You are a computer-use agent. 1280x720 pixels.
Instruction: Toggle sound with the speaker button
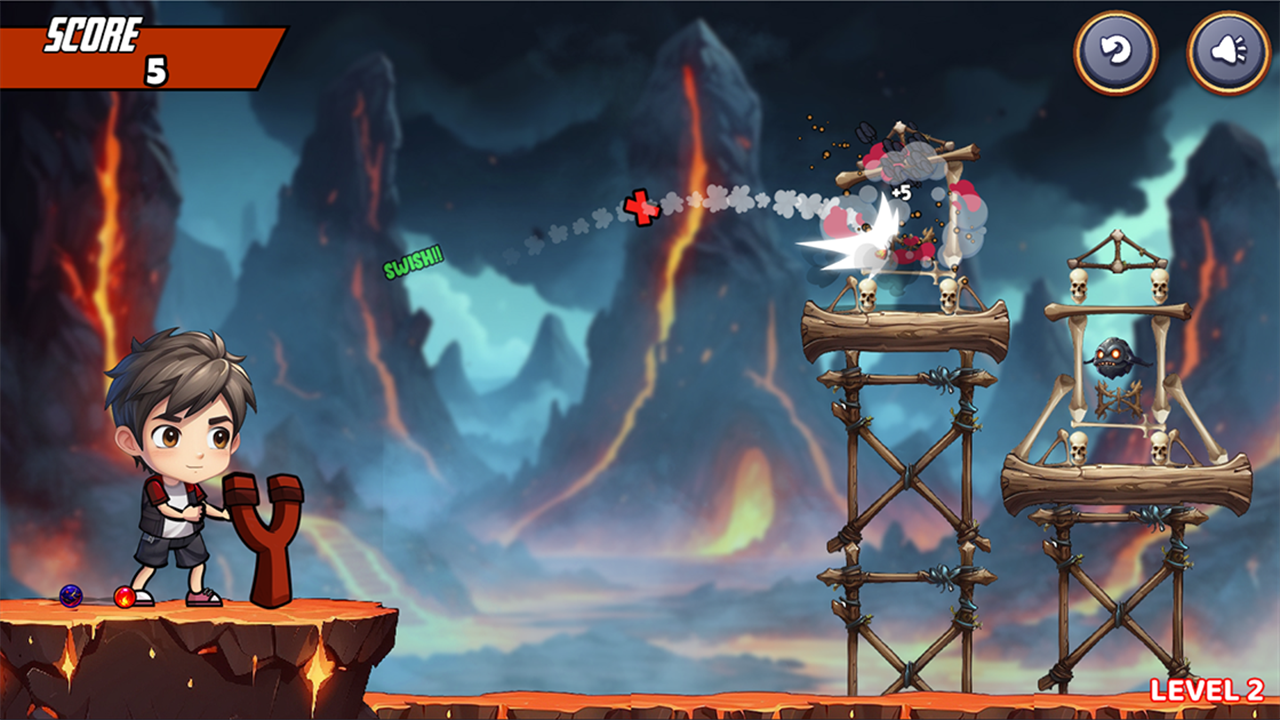coord(1228,52)
